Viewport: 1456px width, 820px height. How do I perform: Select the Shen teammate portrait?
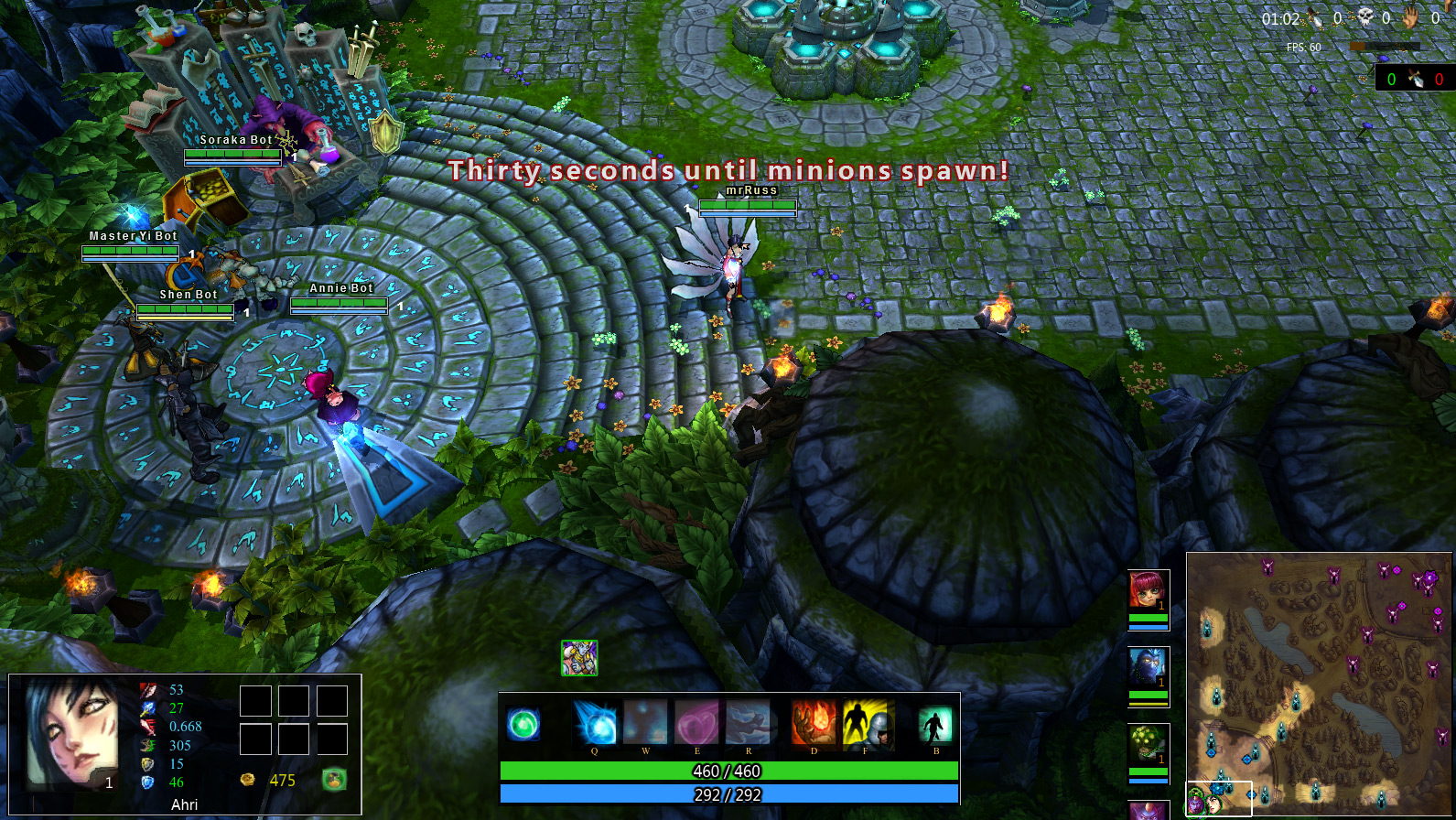pyautogui.click(x=1149, y=670)
